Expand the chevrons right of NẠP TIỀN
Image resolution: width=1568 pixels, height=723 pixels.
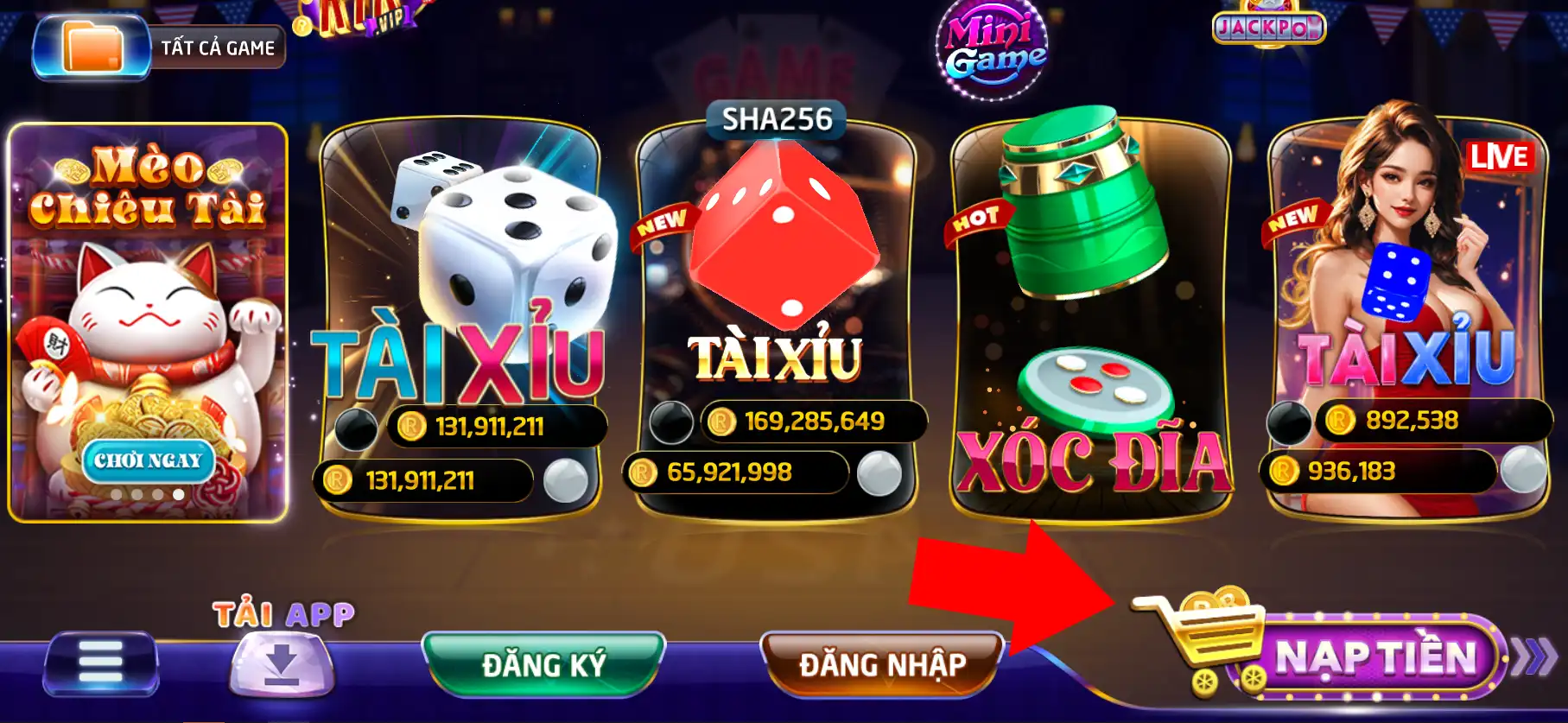1533,656
